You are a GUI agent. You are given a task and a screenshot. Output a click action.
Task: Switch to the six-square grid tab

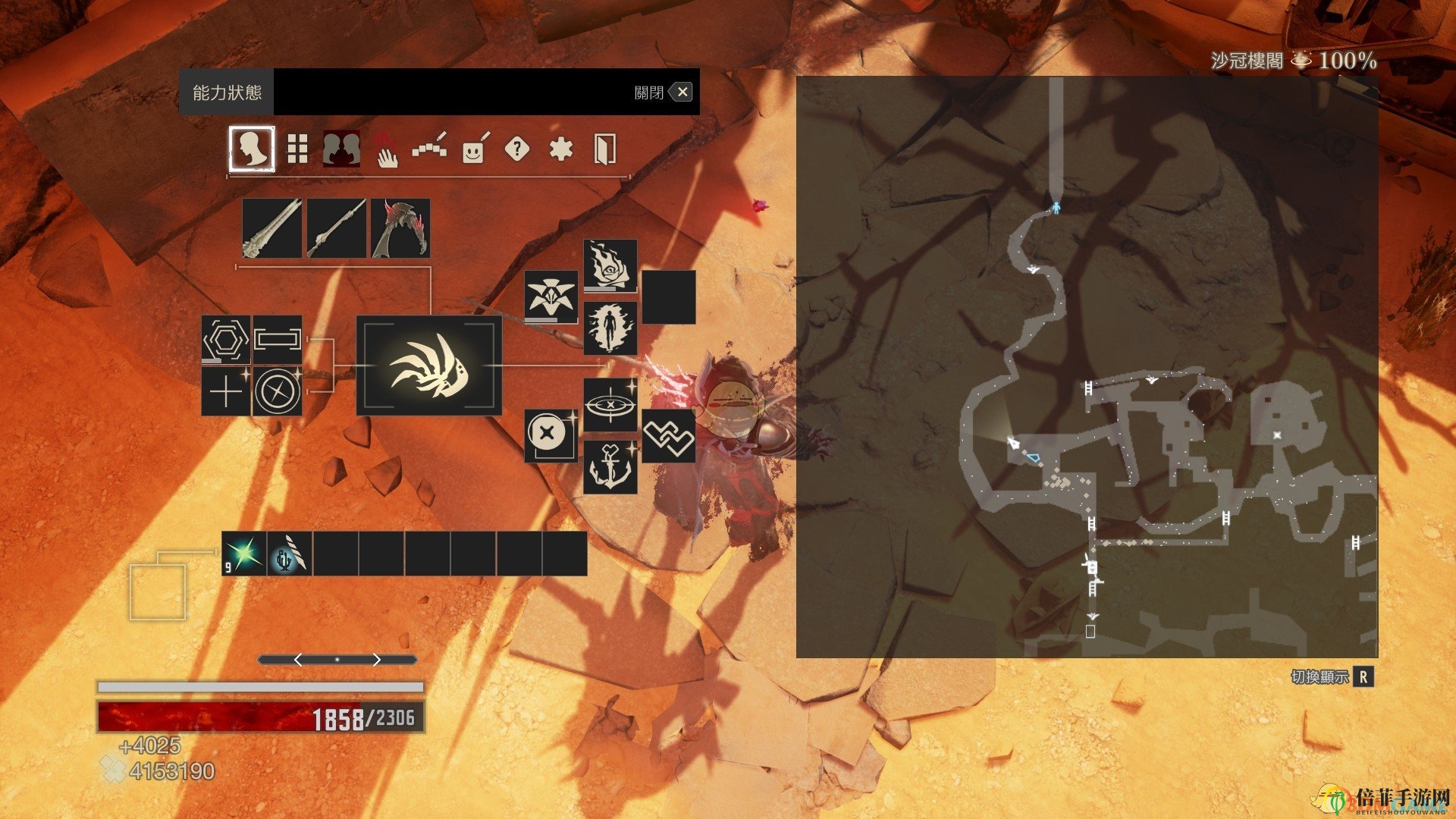(x=297, y=149)
